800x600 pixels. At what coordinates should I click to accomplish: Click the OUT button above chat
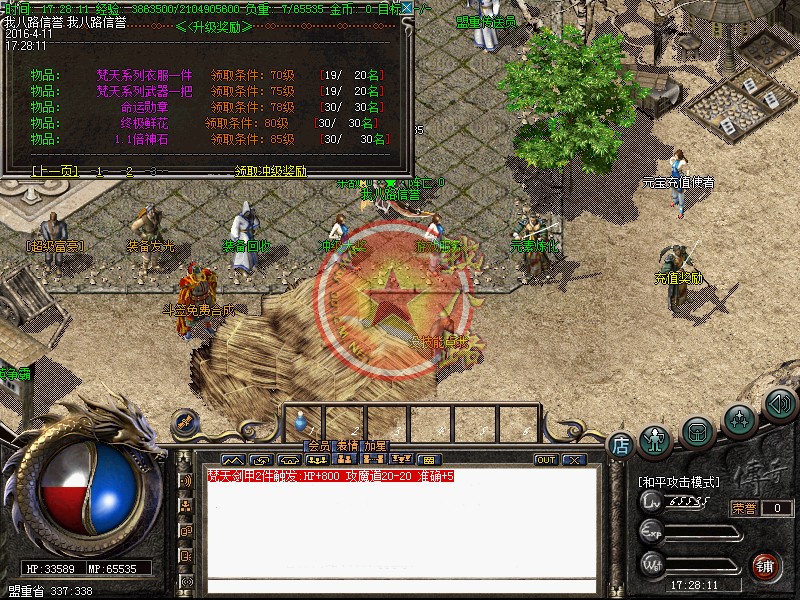pyautogui.click(x=546, y=460)
